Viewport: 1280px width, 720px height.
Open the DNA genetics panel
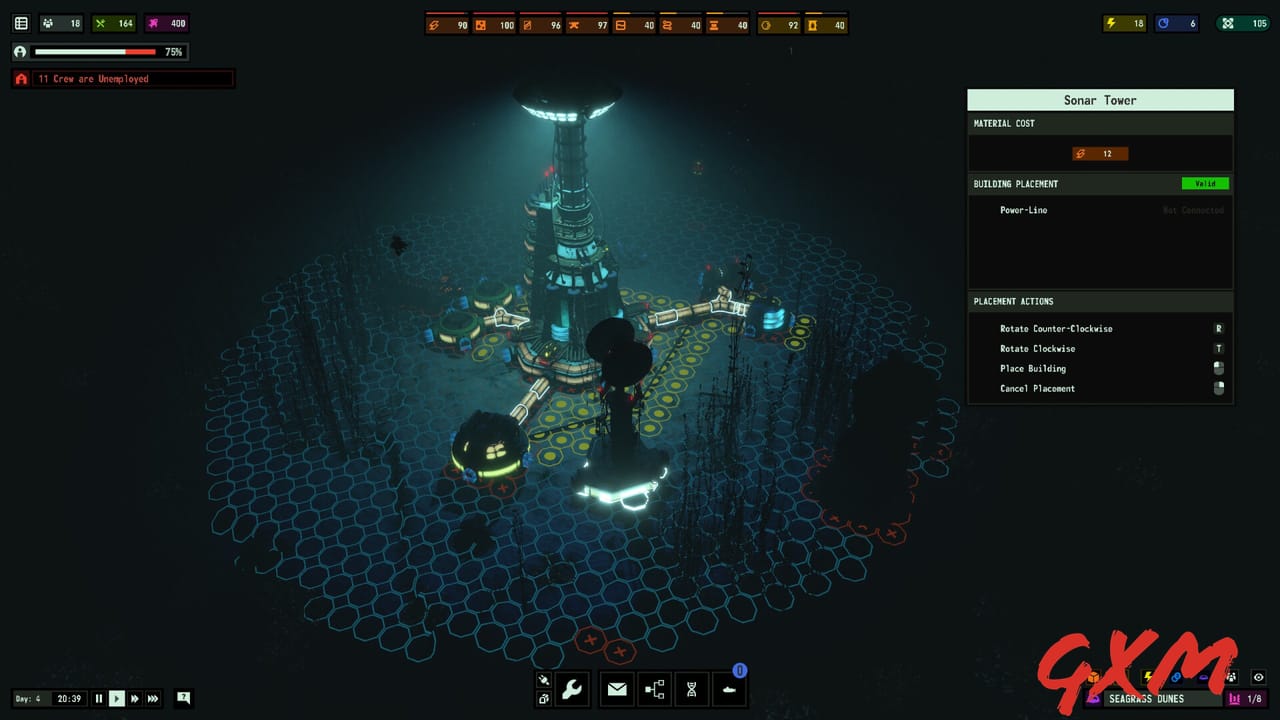691,688
